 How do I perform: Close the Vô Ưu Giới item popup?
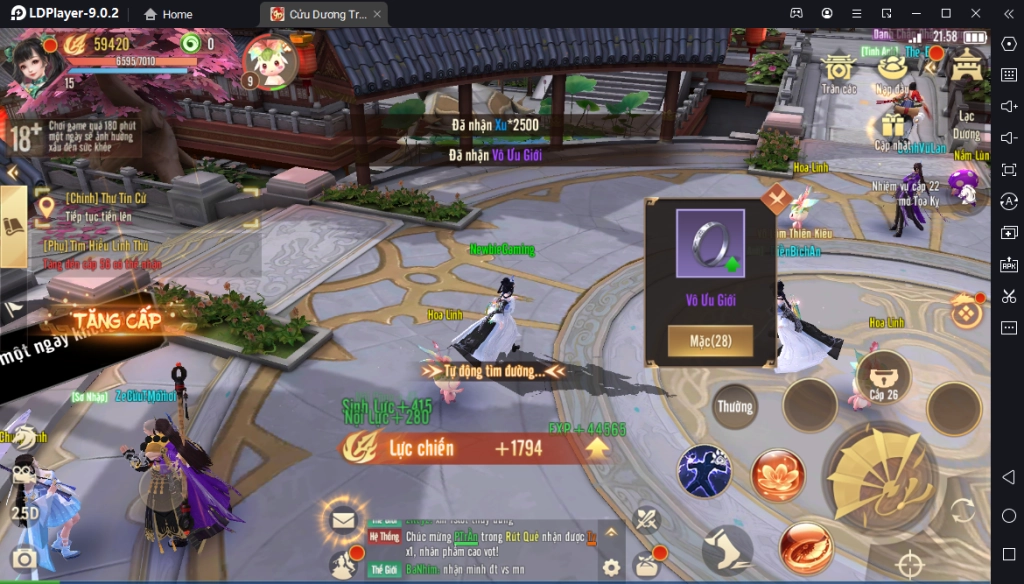[776, 196]
